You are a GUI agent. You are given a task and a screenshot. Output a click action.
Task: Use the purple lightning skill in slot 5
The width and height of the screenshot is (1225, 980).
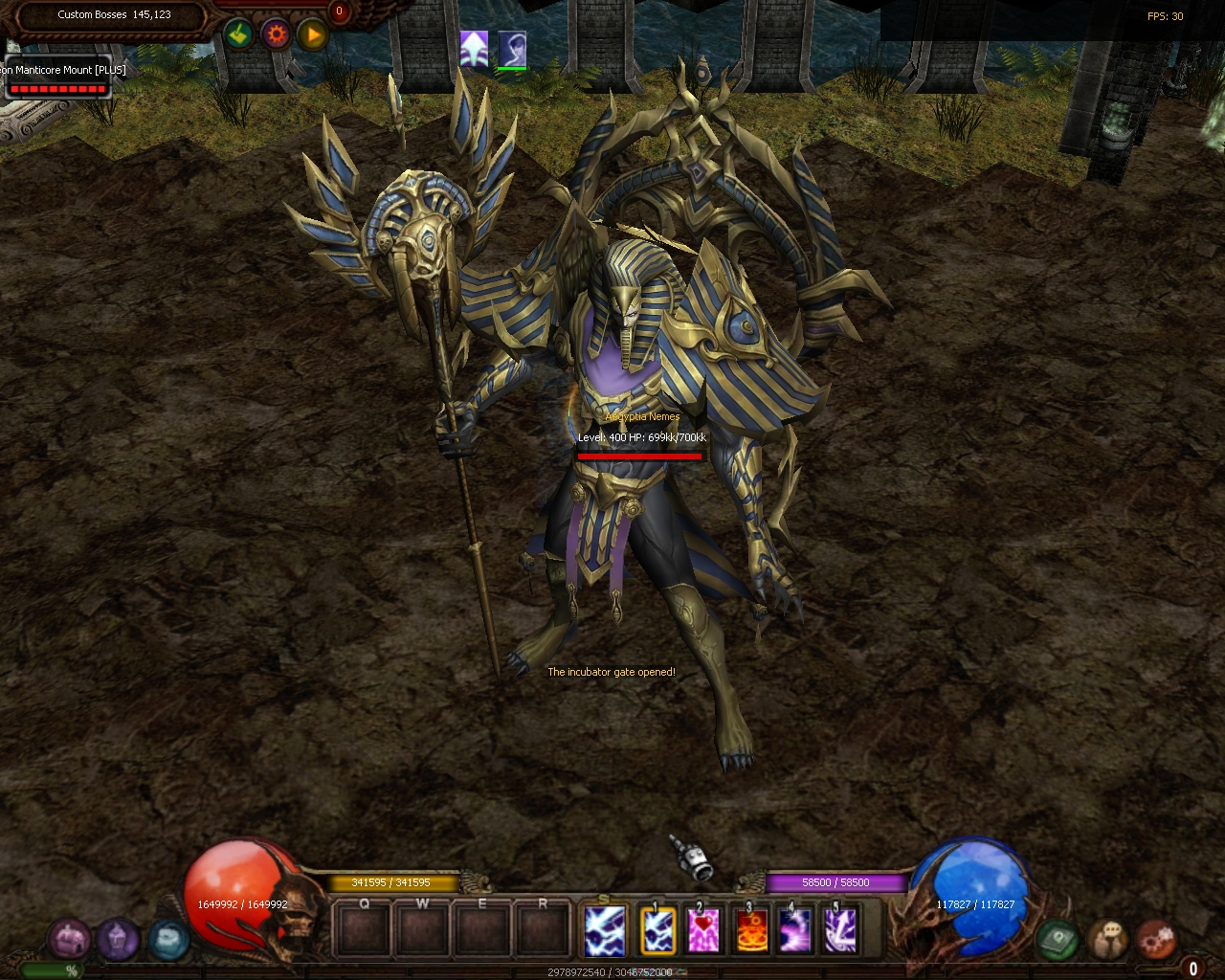[x=841, y=930]
